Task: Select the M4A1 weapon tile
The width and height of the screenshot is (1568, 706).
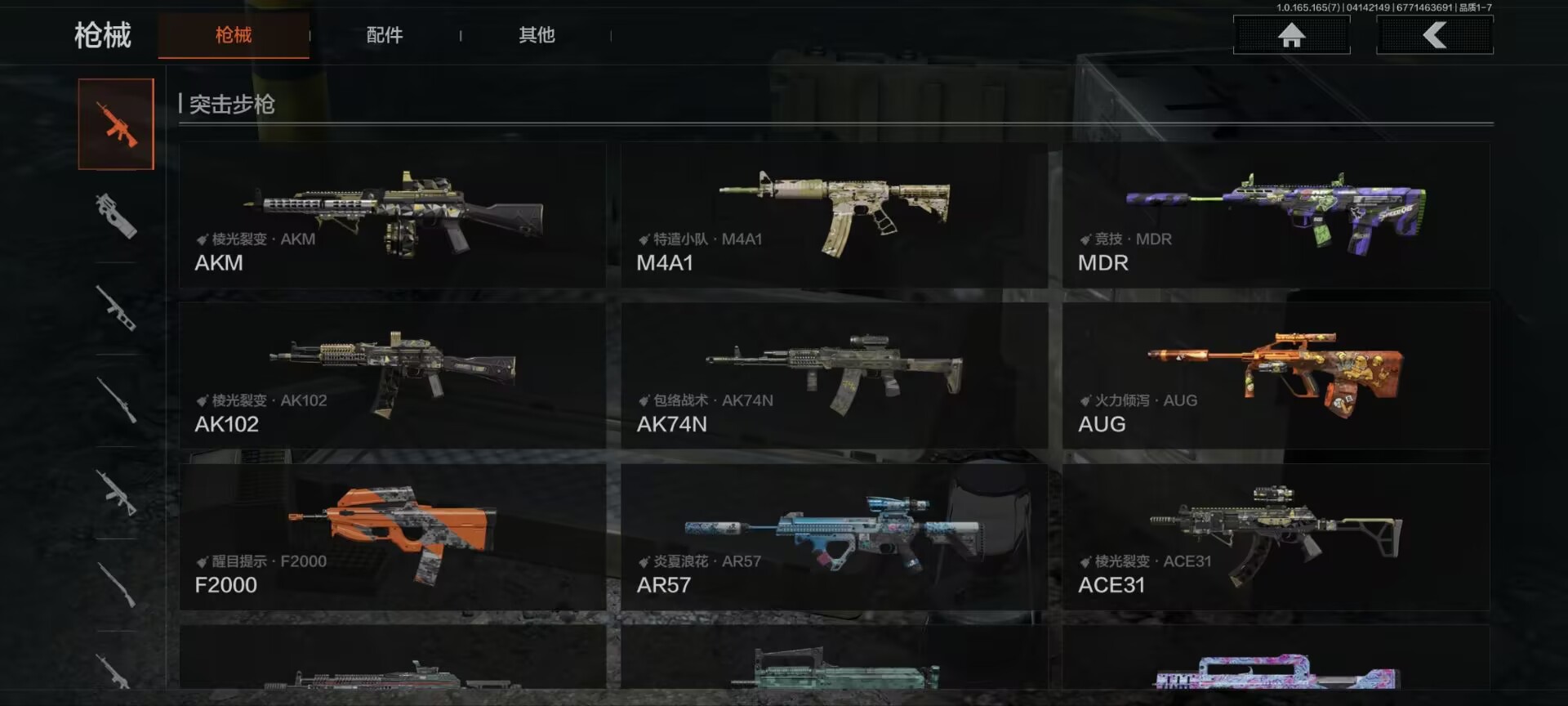Action: coord(834,215)
